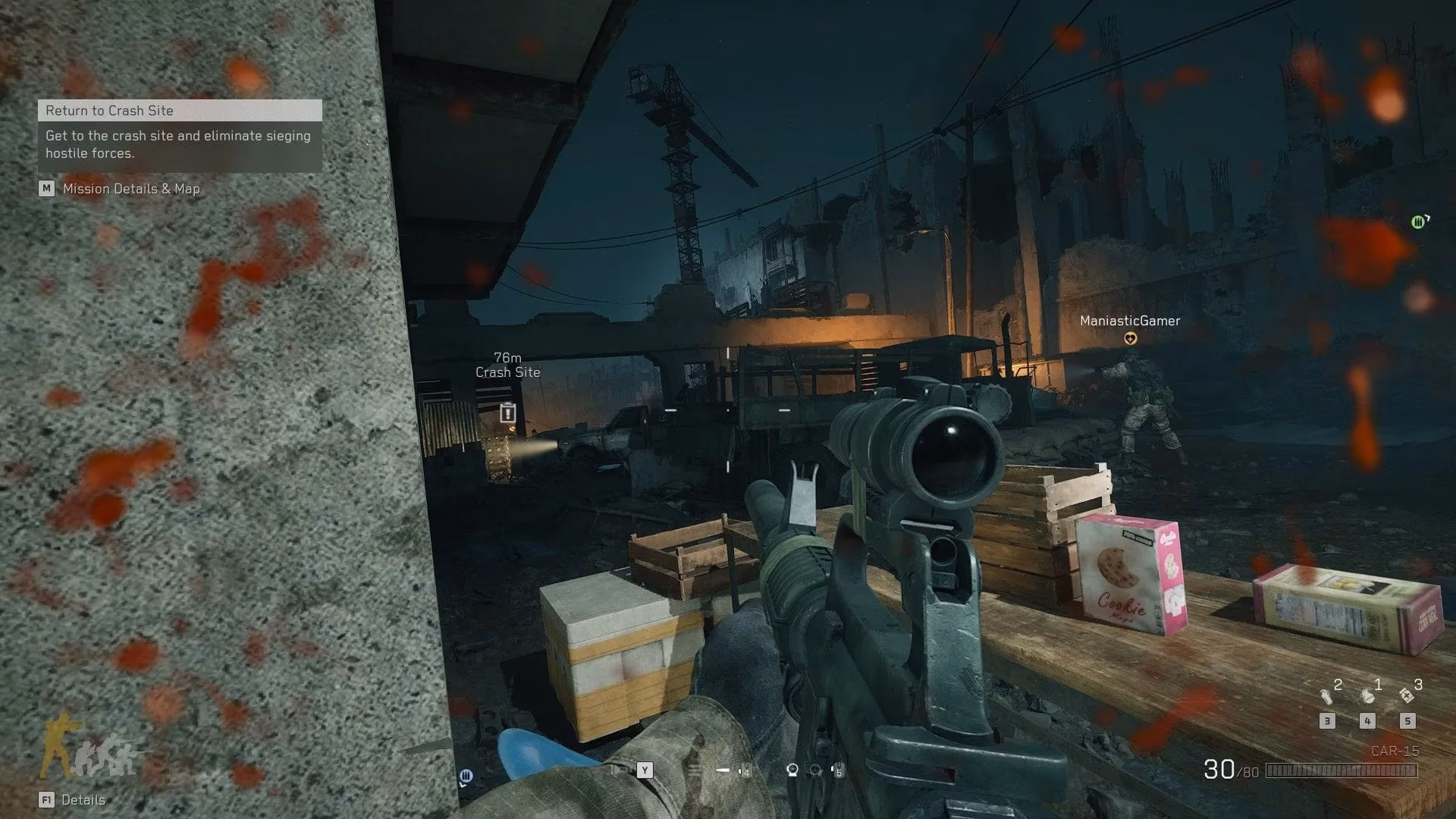Click the skull marker below ManiasticGamer
Screen dimensions: 1456x819
pos(1129,340)
